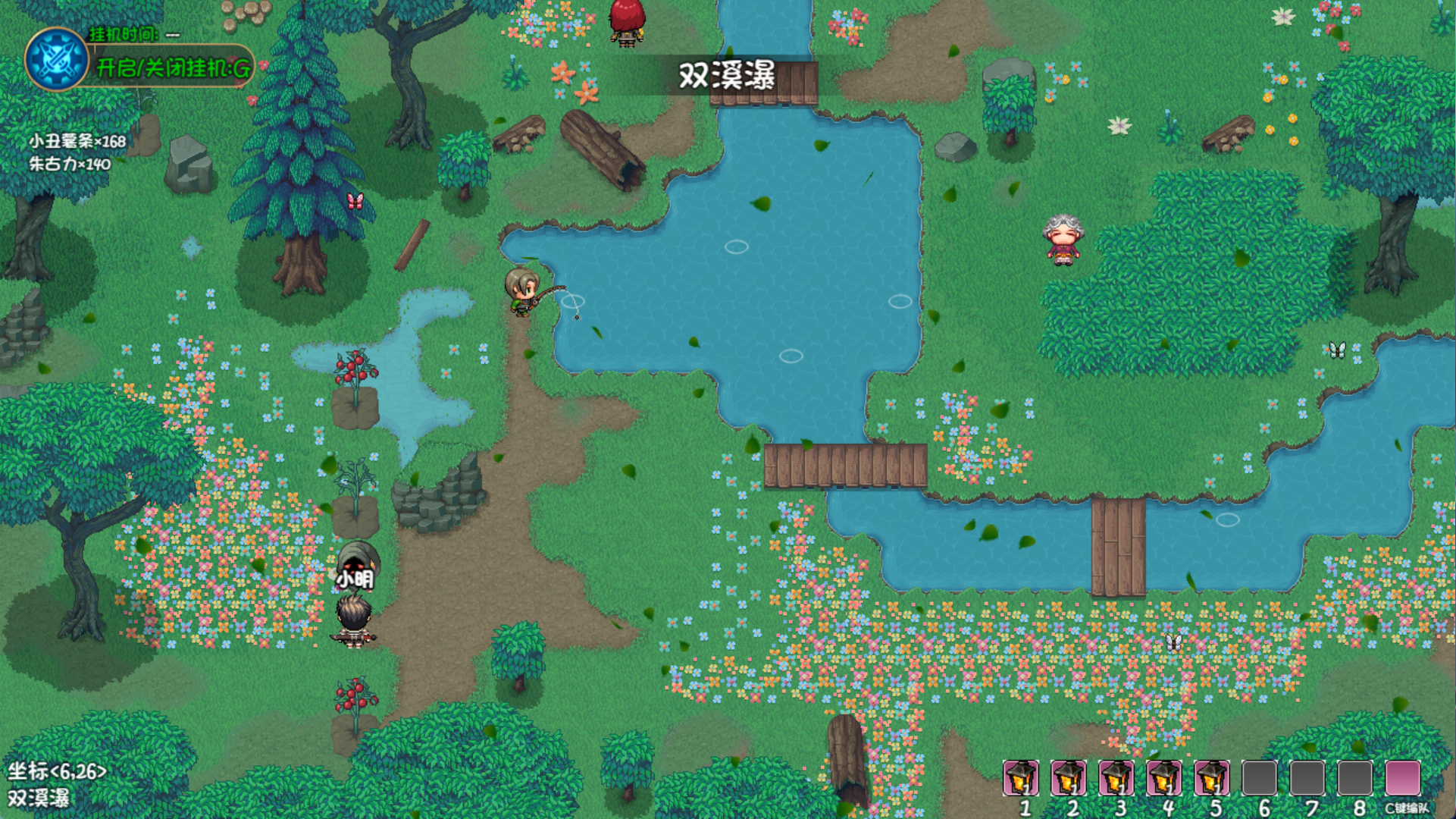The height and width of the screenshot is (819, 1456).
Task: Open the pink 编队 team formation slot
Action: pyautogui.click(x=1402, y=778)
